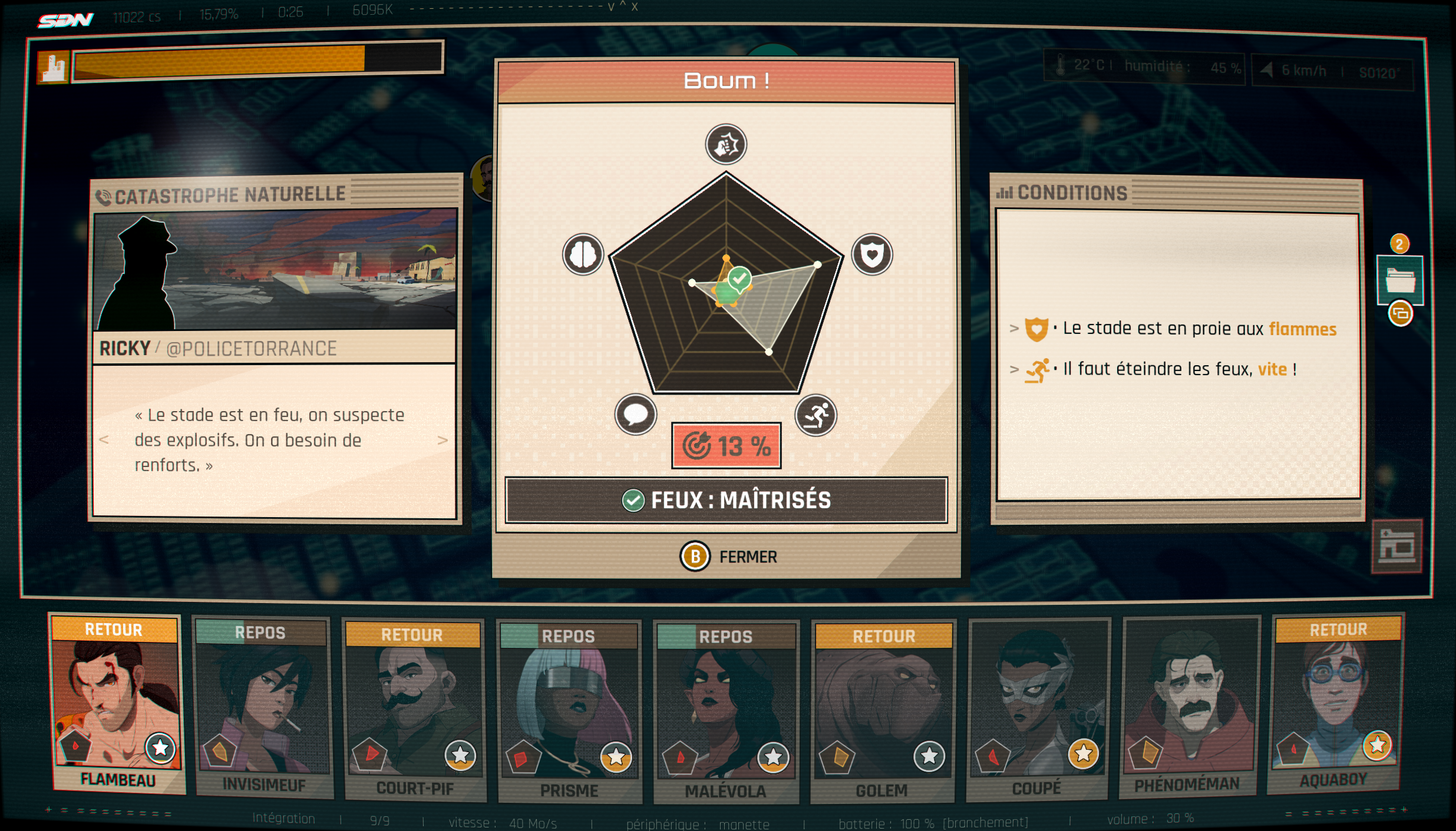Show previous caller message with left arrow
Screen dimensions: 1456x831
click(x=104, y=439)
